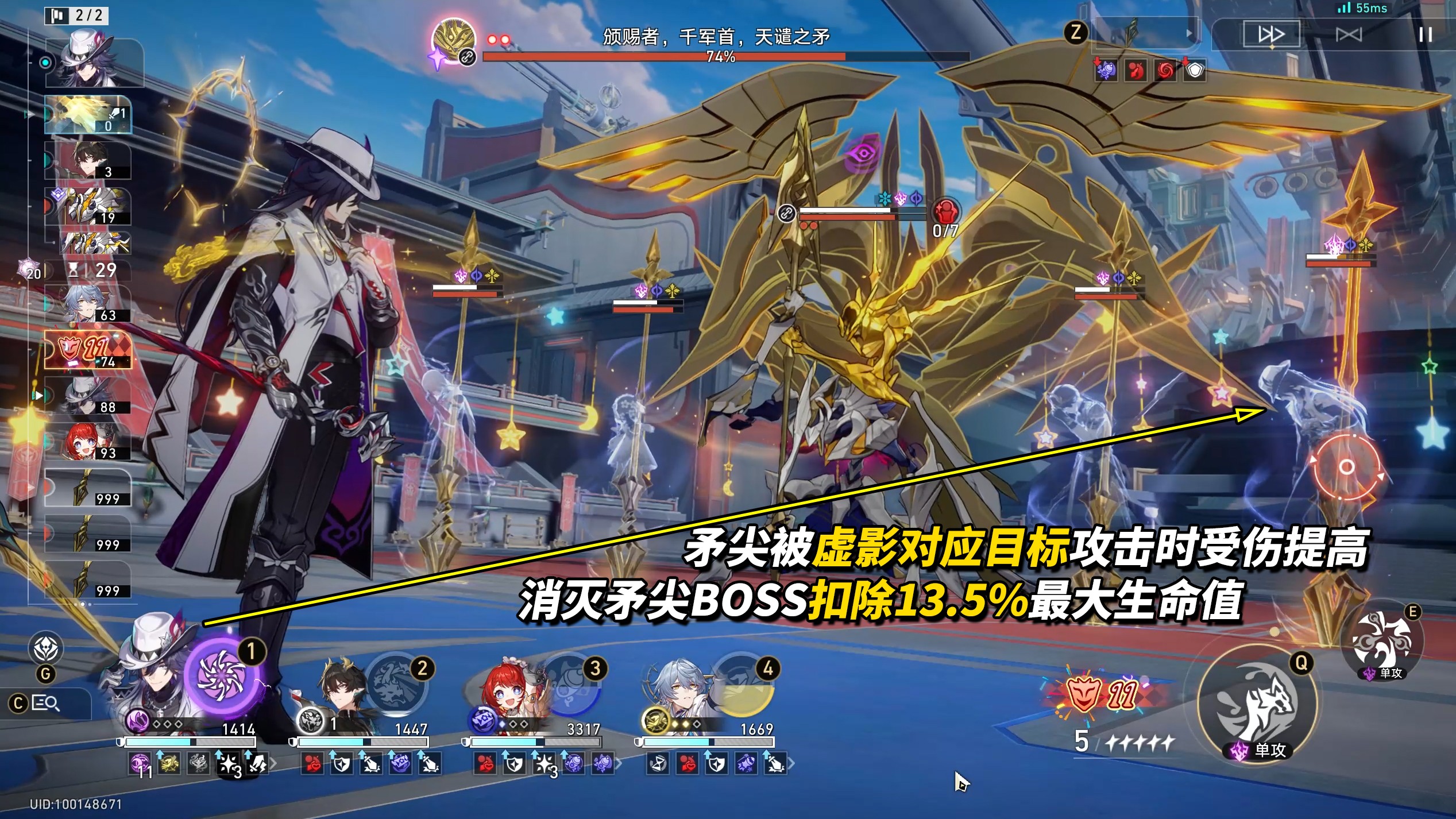The image size is (1456, 819).
Task: Select the boss portrait beside the health bar
Action: coord(454,39)
